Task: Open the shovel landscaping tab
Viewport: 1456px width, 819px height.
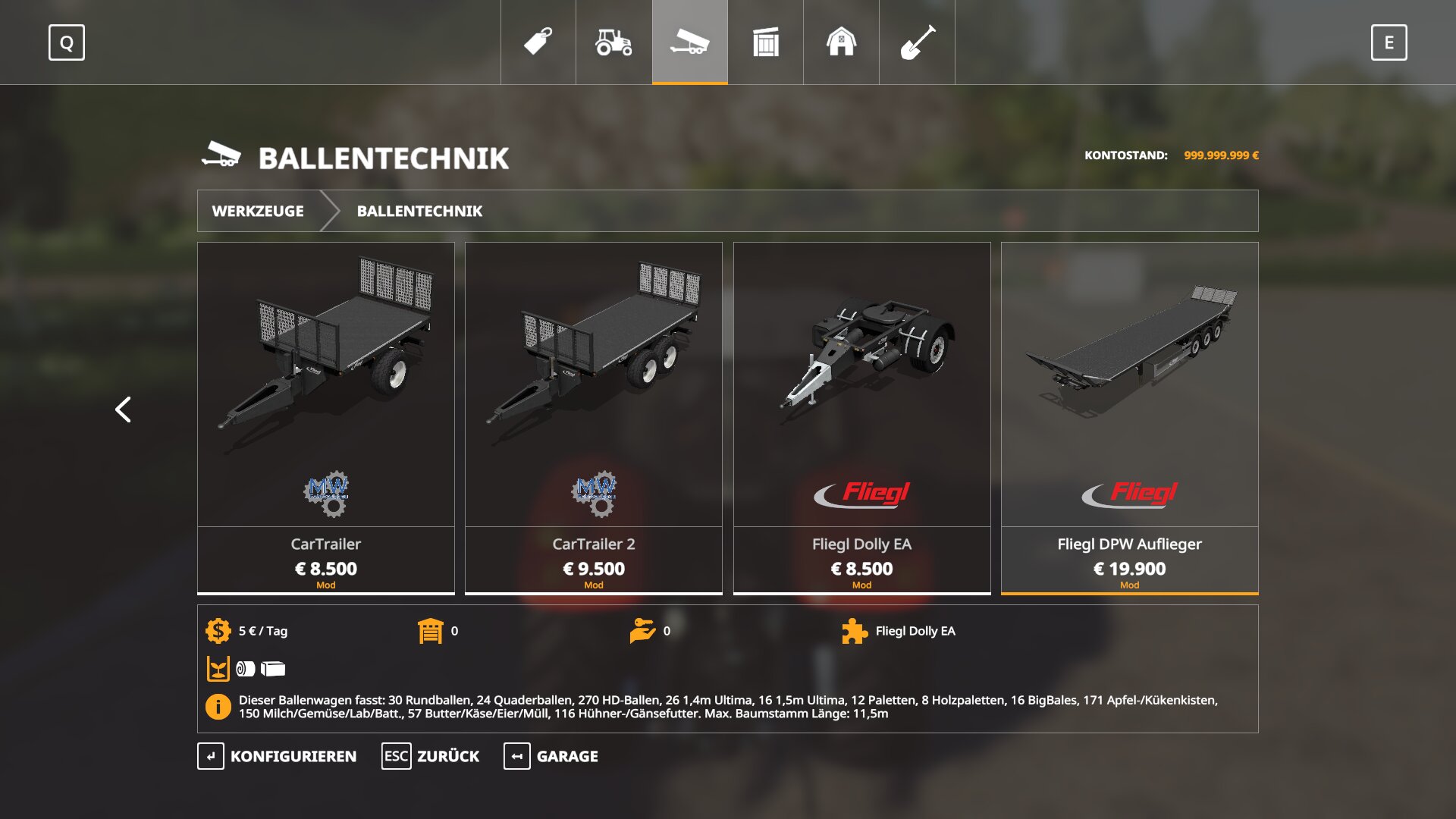Action: 917,42
